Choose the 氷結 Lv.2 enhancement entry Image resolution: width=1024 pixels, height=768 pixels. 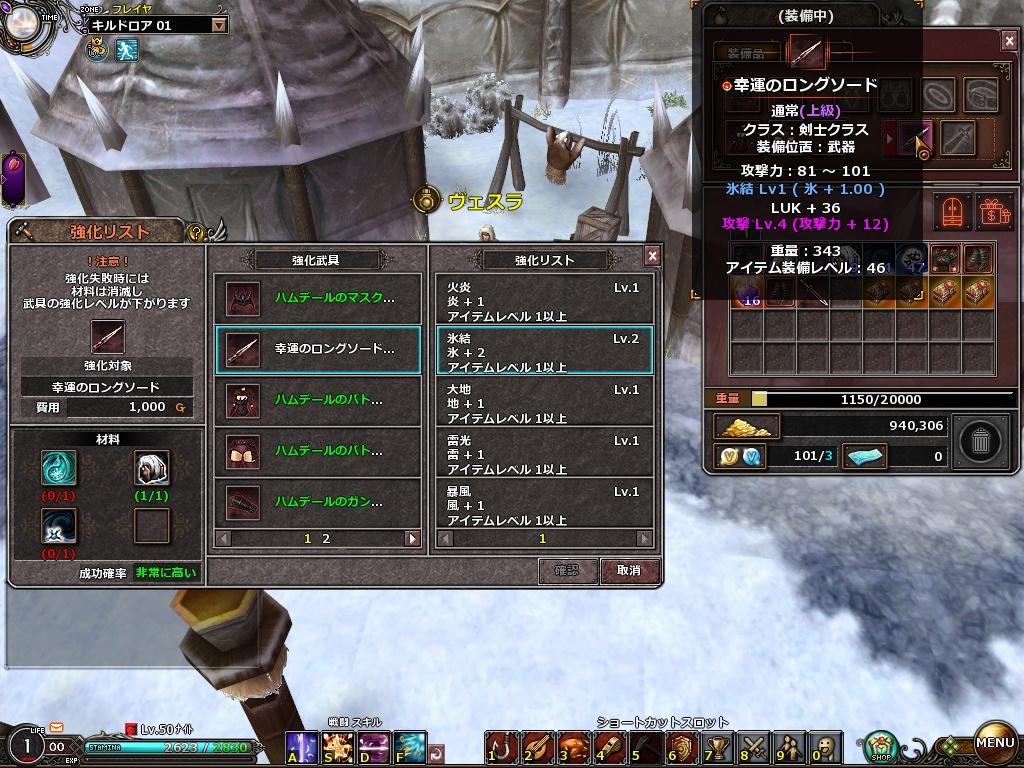click(544, 351)
